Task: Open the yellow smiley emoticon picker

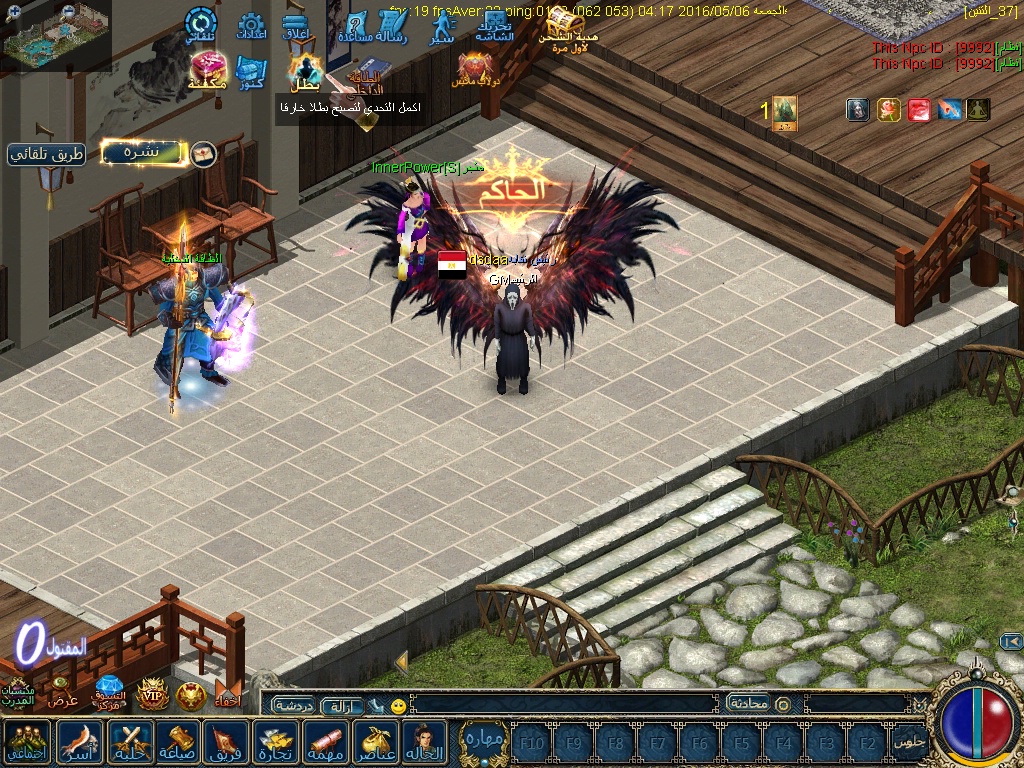Action: [398, 706]
